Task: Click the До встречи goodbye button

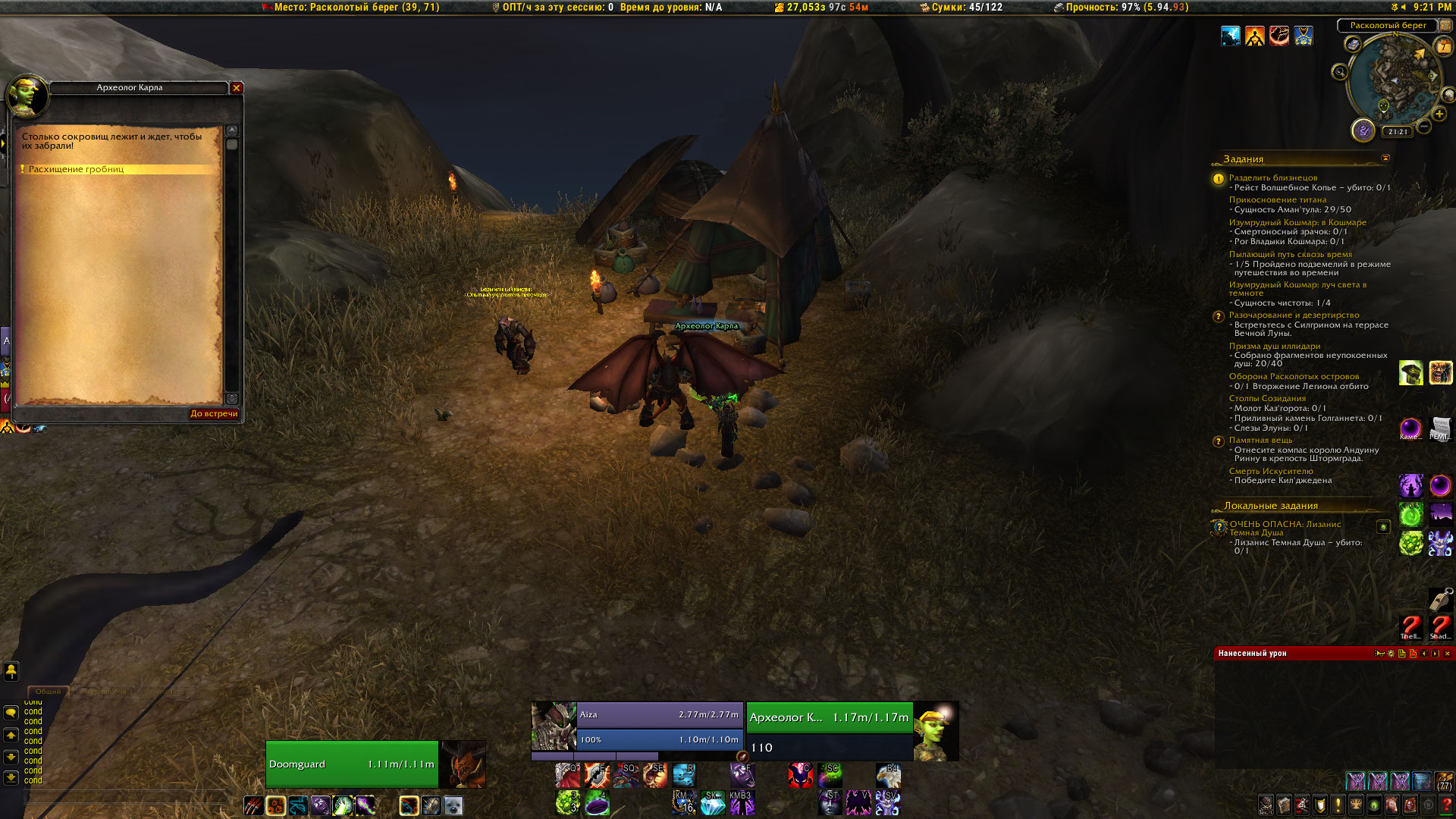Action: (x=214, y=414)
